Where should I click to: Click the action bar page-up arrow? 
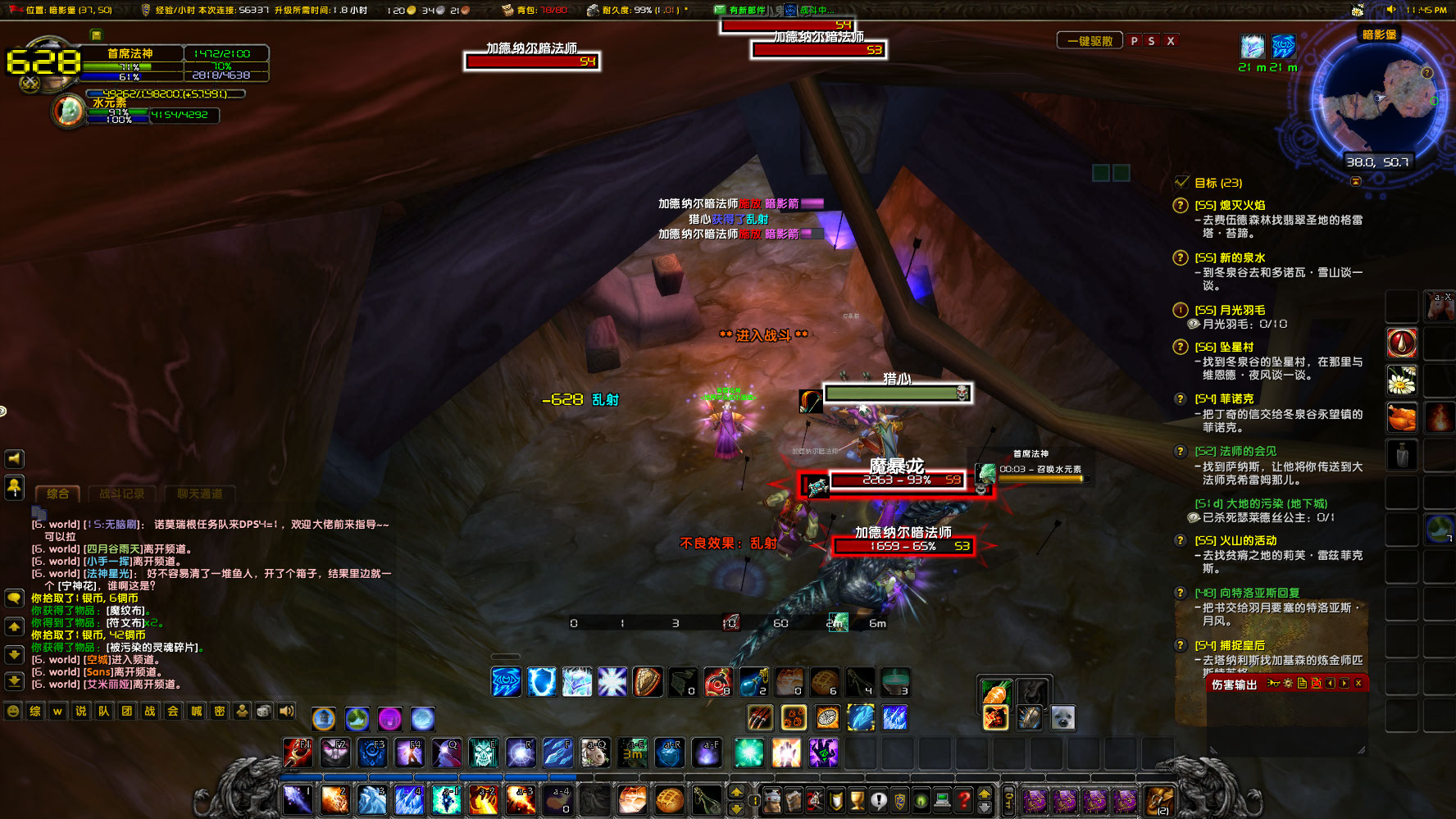point(735,791)
